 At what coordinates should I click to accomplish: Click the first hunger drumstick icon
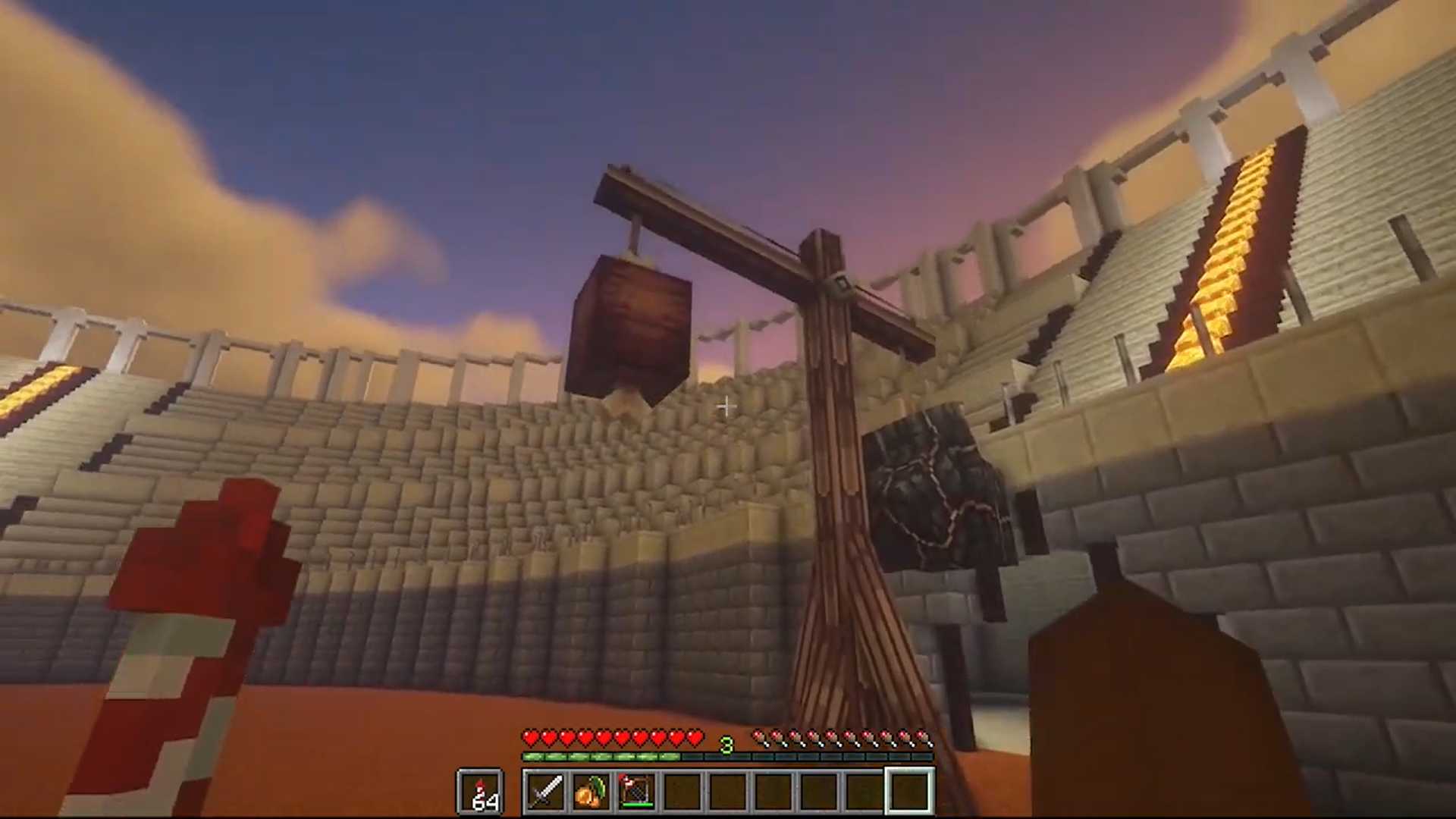pos(758,736)
